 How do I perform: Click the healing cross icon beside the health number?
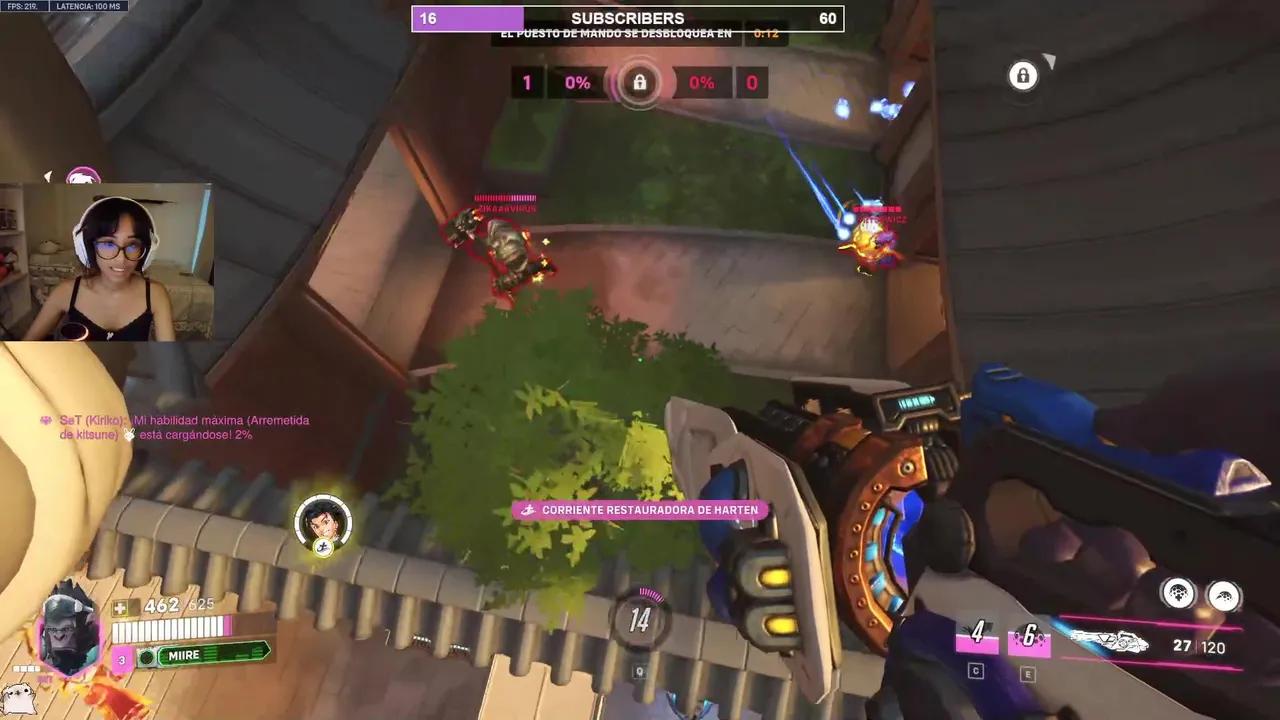(123, 604)
